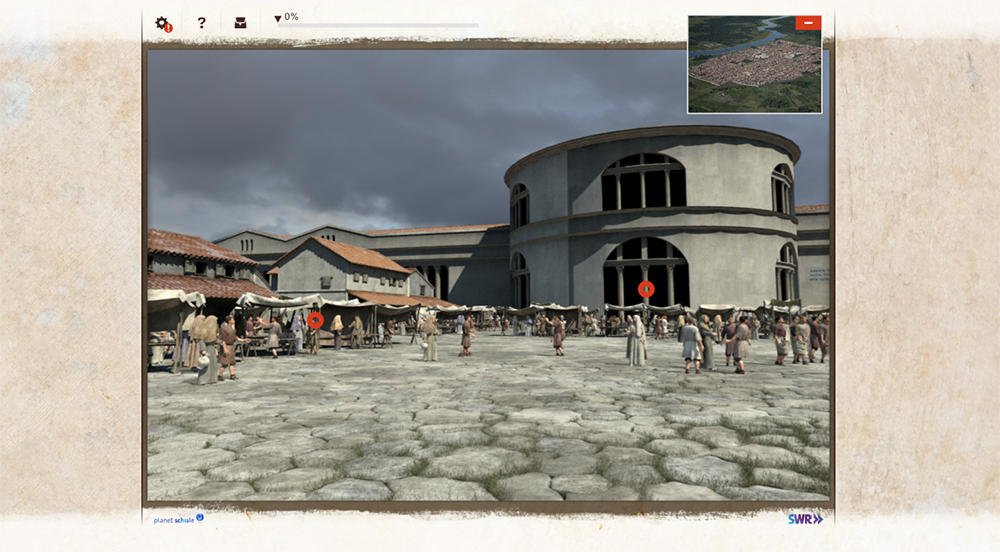
Task: Minimize the minimap with the red minus button
Action: point(808,23)
